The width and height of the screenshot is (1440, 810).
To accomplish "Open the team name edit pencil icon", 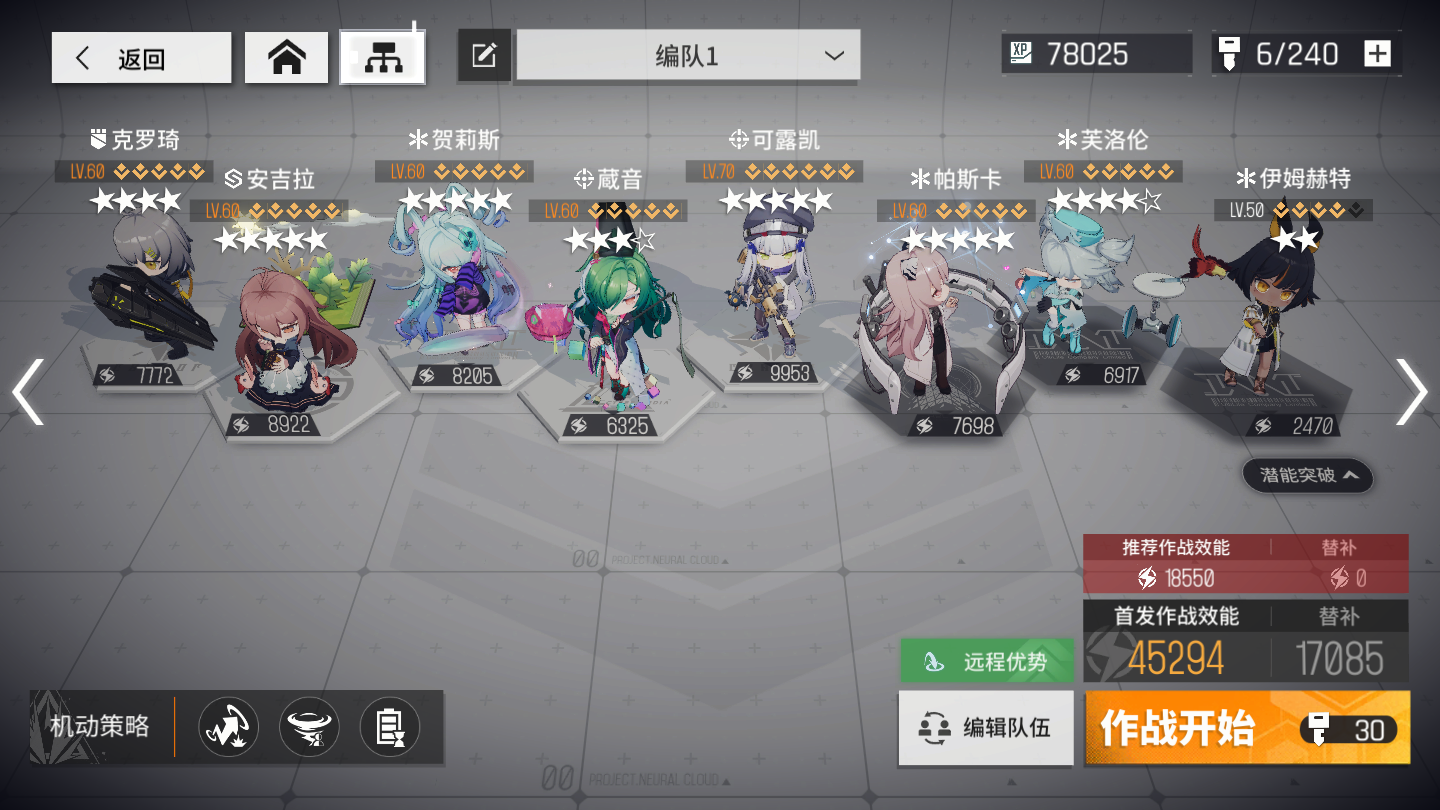I will coord(484,56).
